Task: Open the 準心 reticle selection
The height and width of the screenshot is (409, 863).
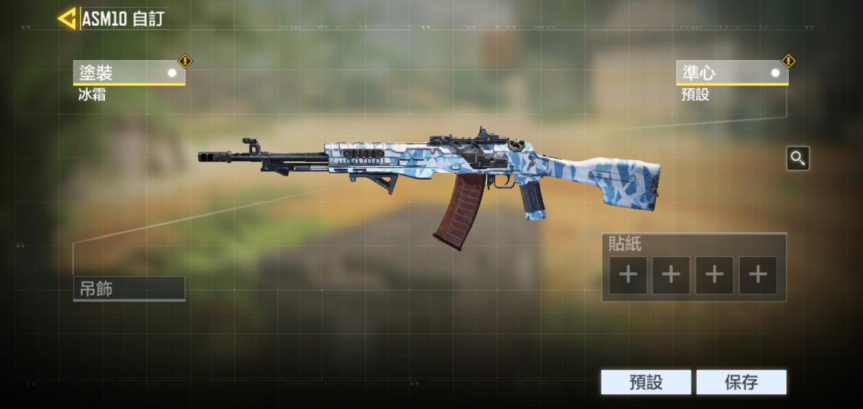Action: point(731,73)
